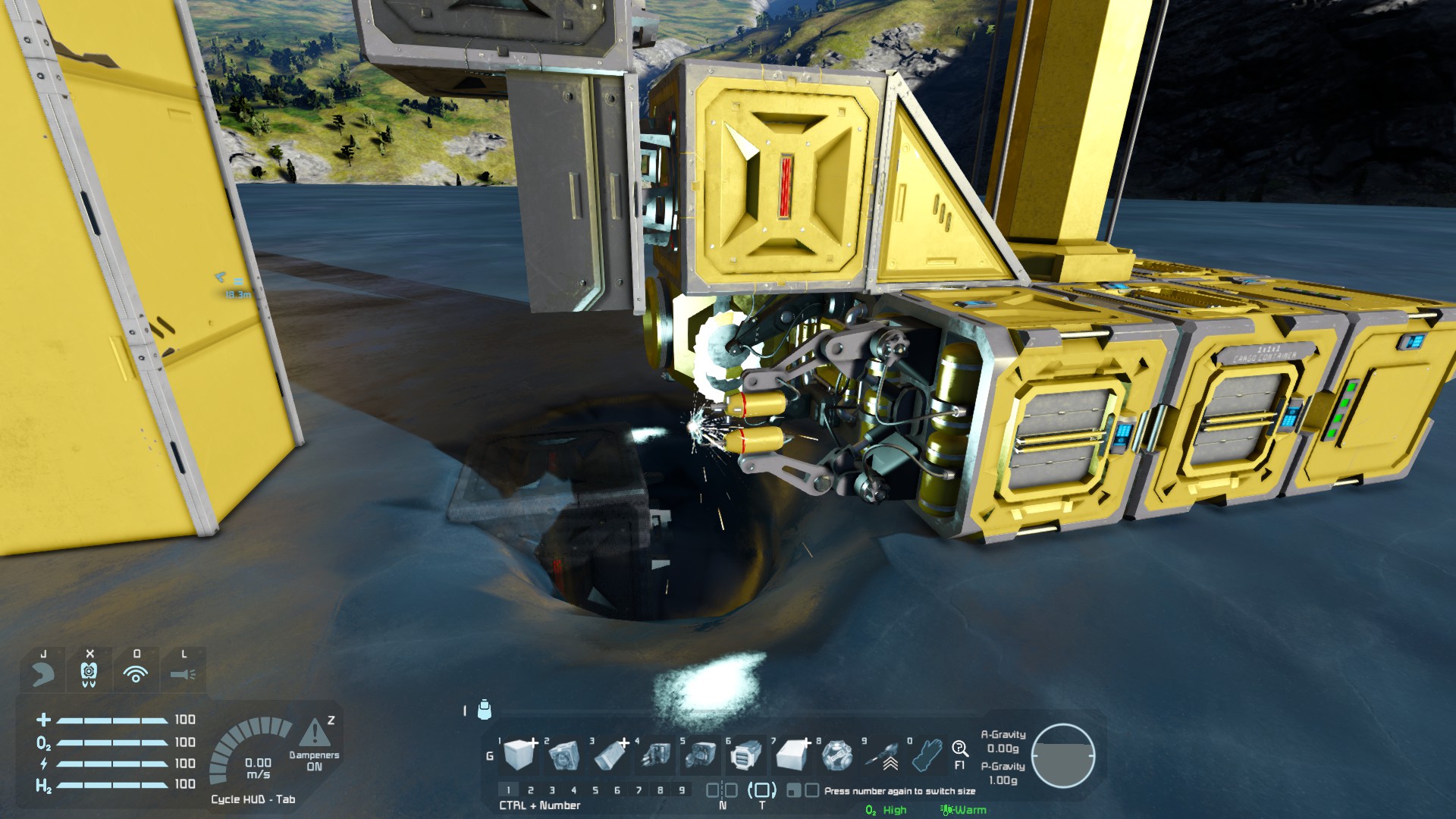
Task: Select the welder block in slot 4
Action: (655, 755)
